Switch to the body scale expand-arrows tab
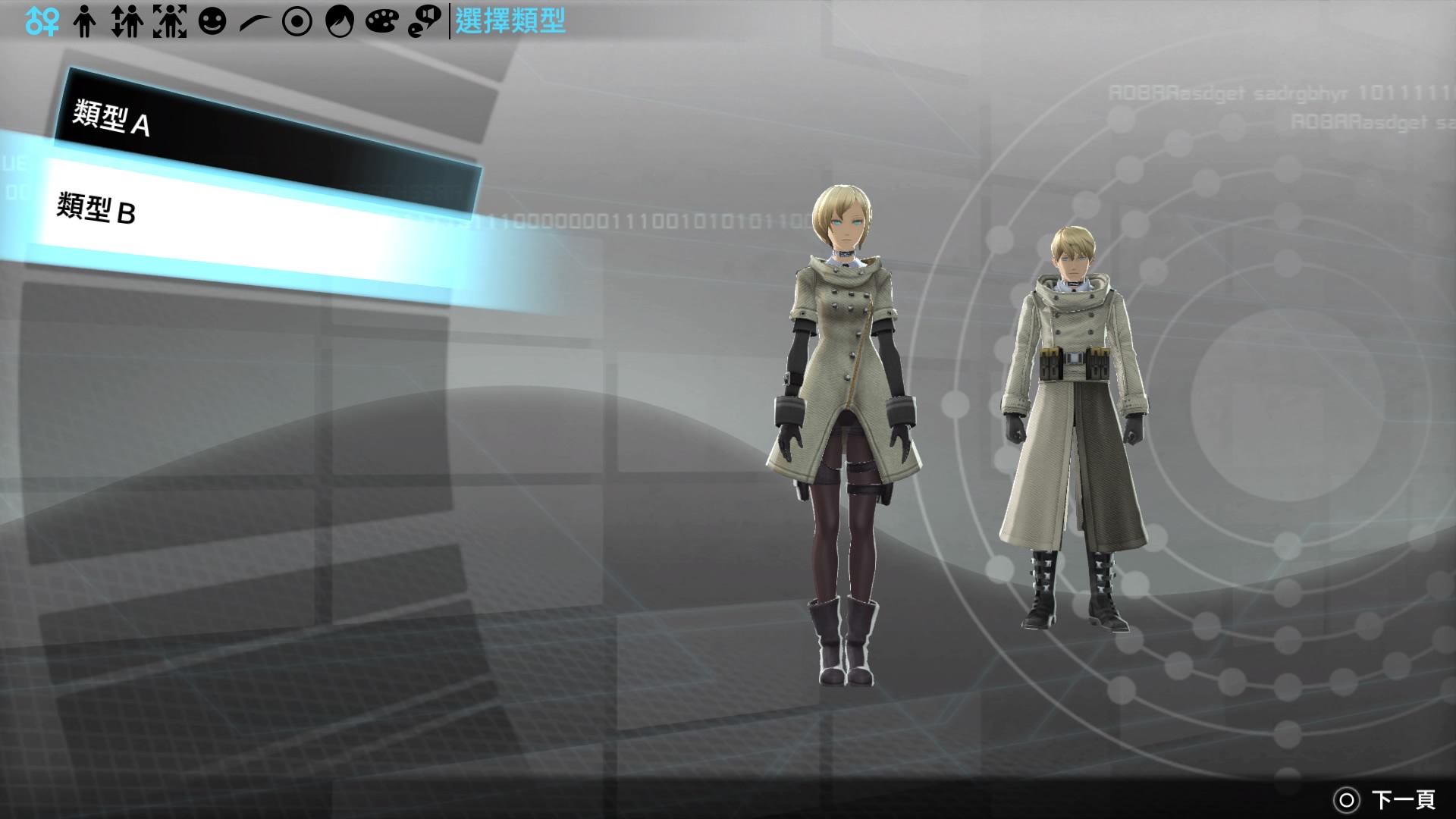Screen dimensions: 1456x819 coord(170,21)
